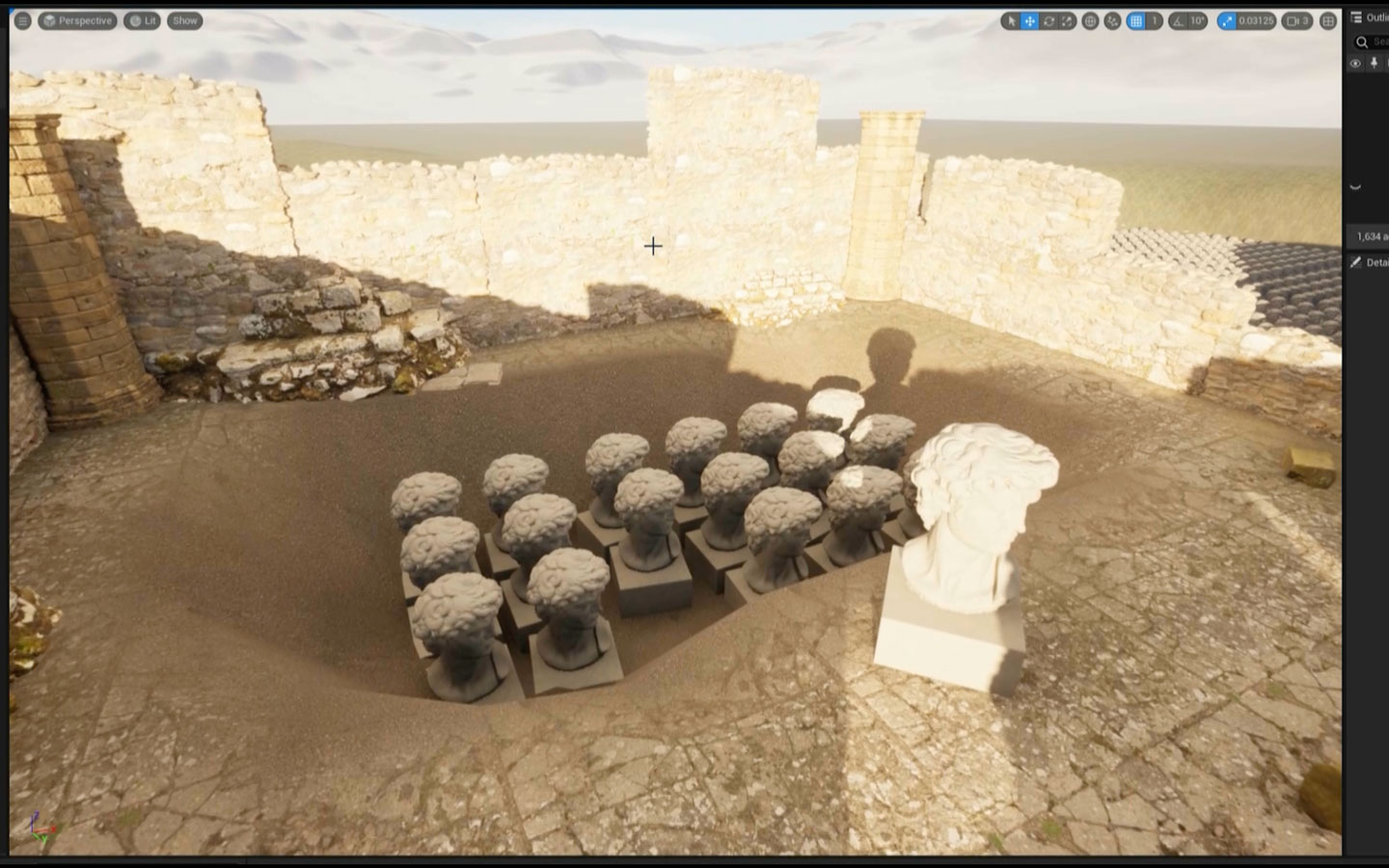Image resolution: width=1389 pixels, height=868 pixels.
Task: Open the Show flags dropdown
Action: [x=184, y=20]
